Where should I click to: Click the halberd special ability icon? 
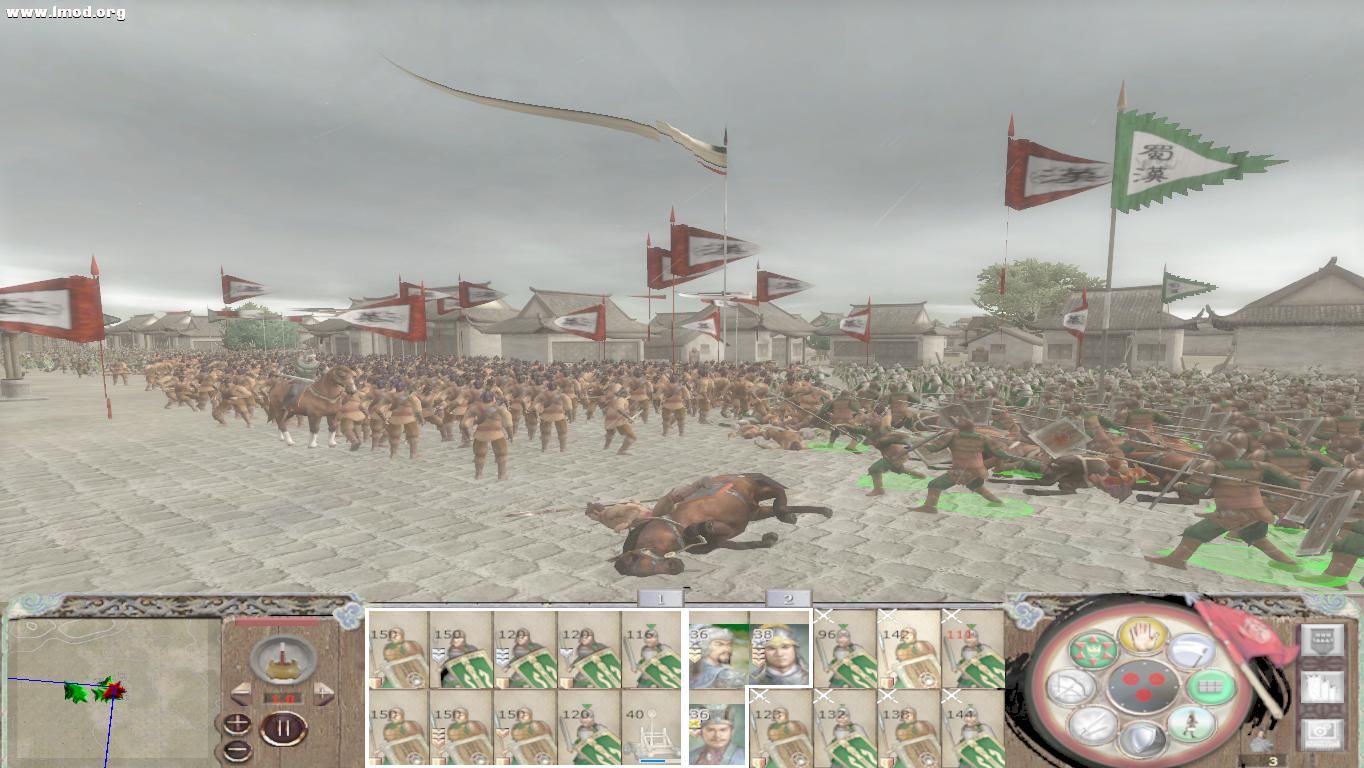click(1193, 651)
